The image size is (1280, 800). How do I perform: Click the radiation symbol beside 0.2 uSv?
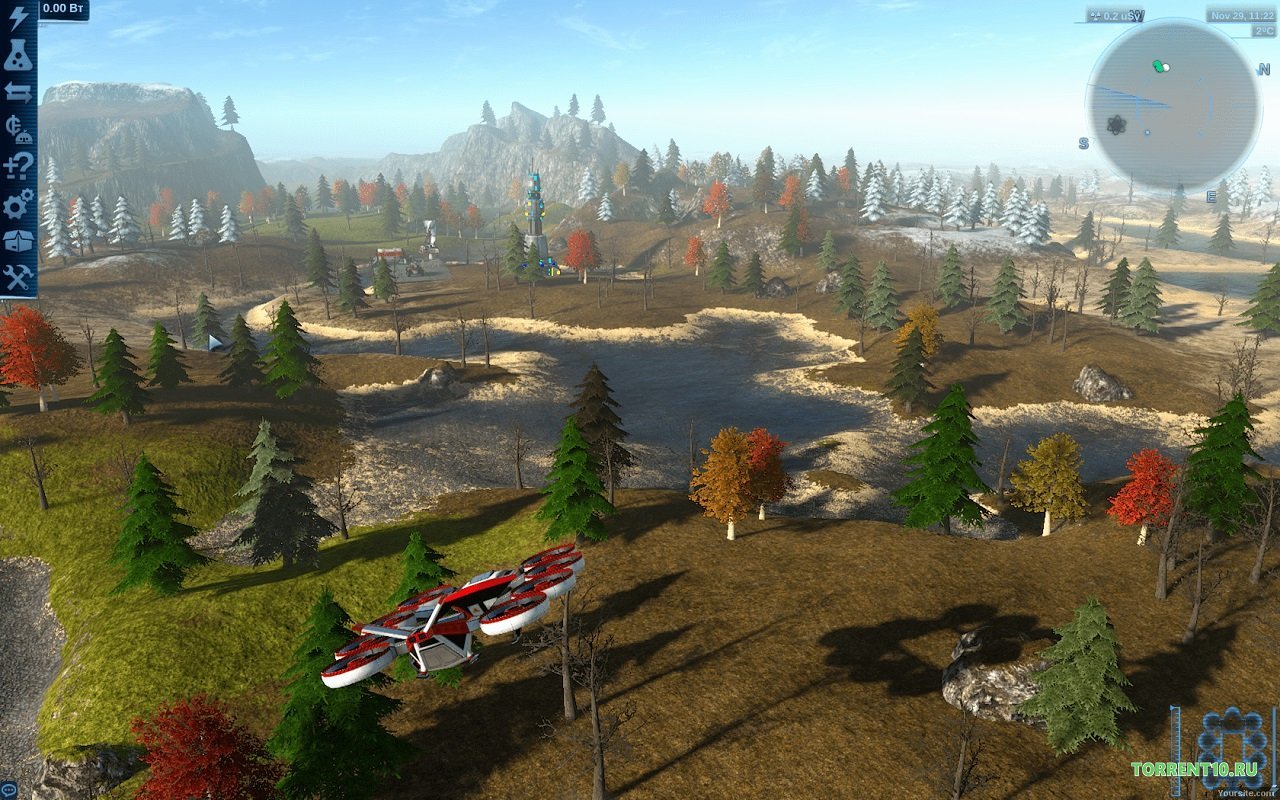[1095, 15]
